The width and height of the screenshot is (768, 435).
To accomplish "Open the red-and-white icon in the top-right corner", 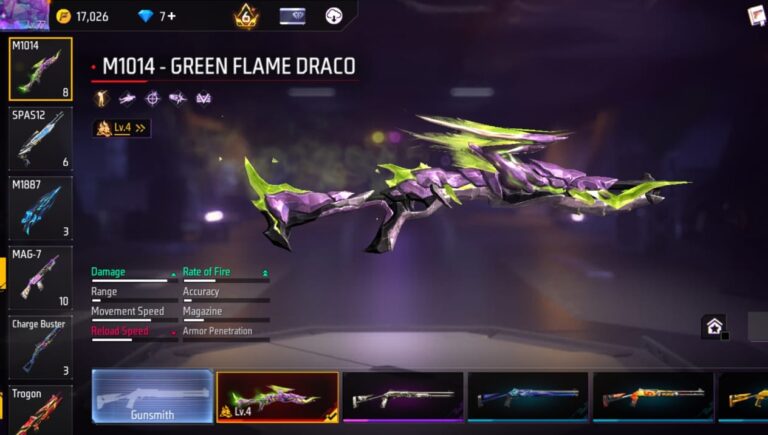I will tap(756, 15).
